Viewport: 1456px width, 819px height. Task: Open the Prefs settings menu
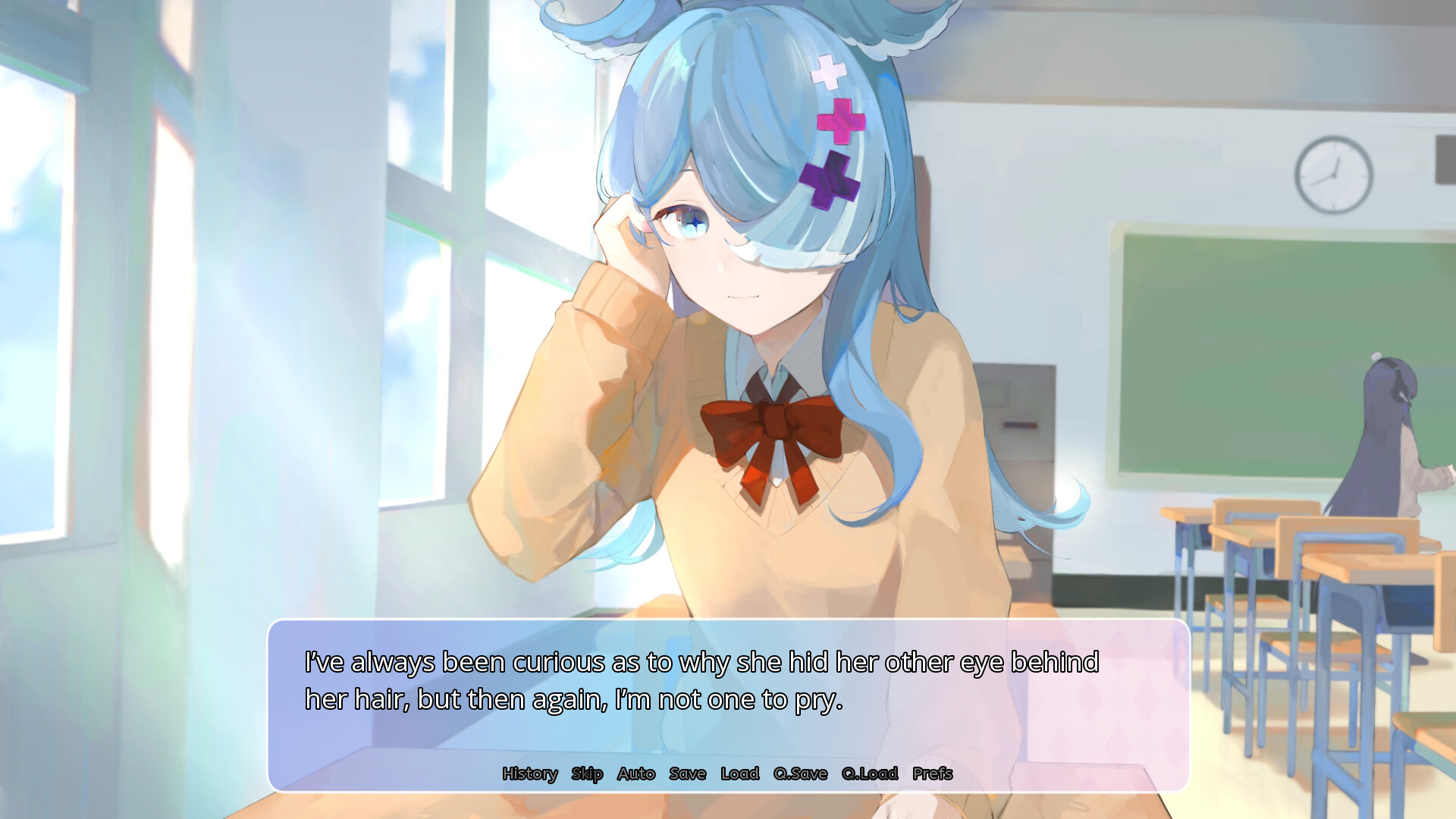click(x=934, y=774)
